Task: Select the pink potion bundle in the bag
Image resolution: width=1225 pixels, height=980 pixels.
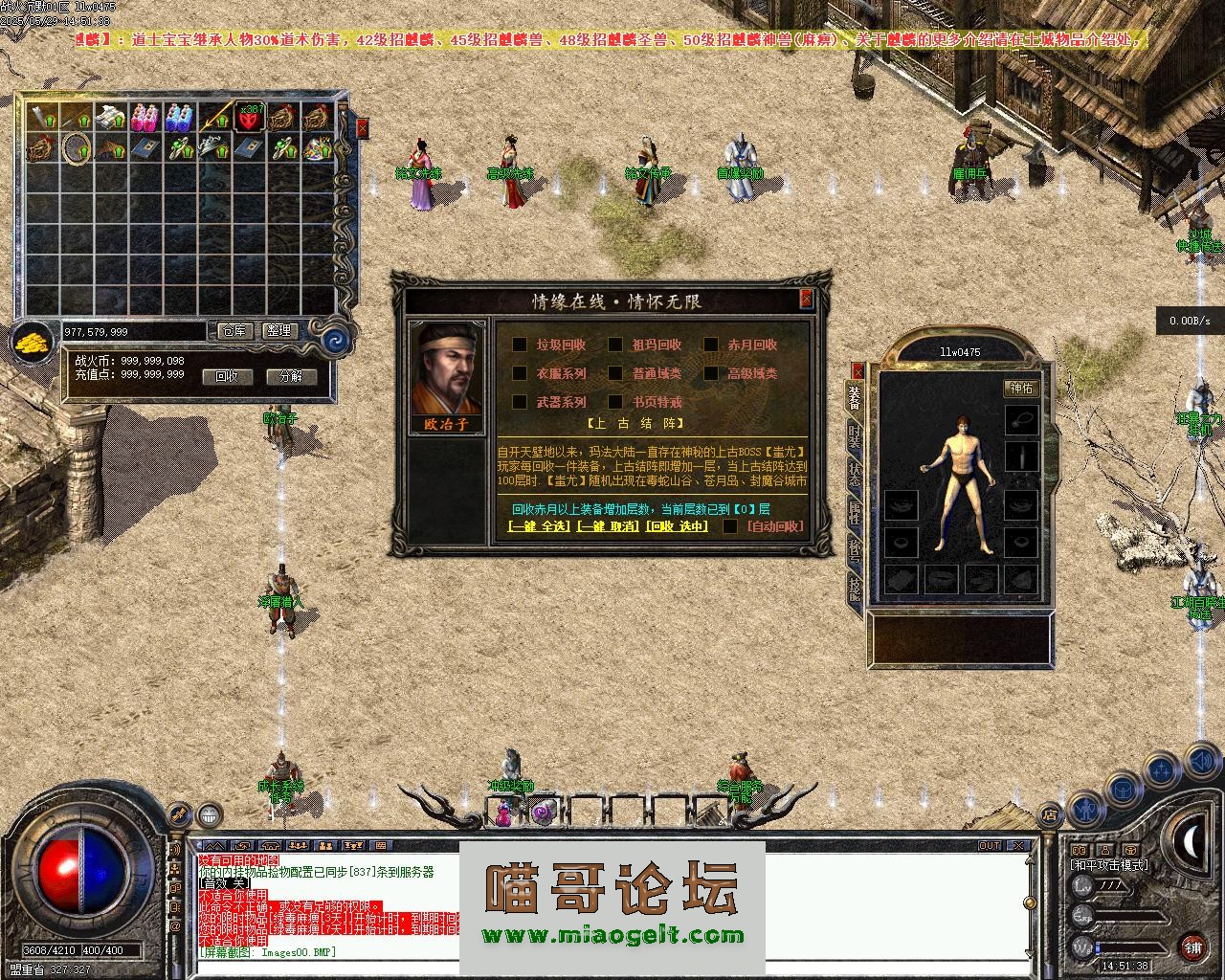Action: tap(145, 118)
